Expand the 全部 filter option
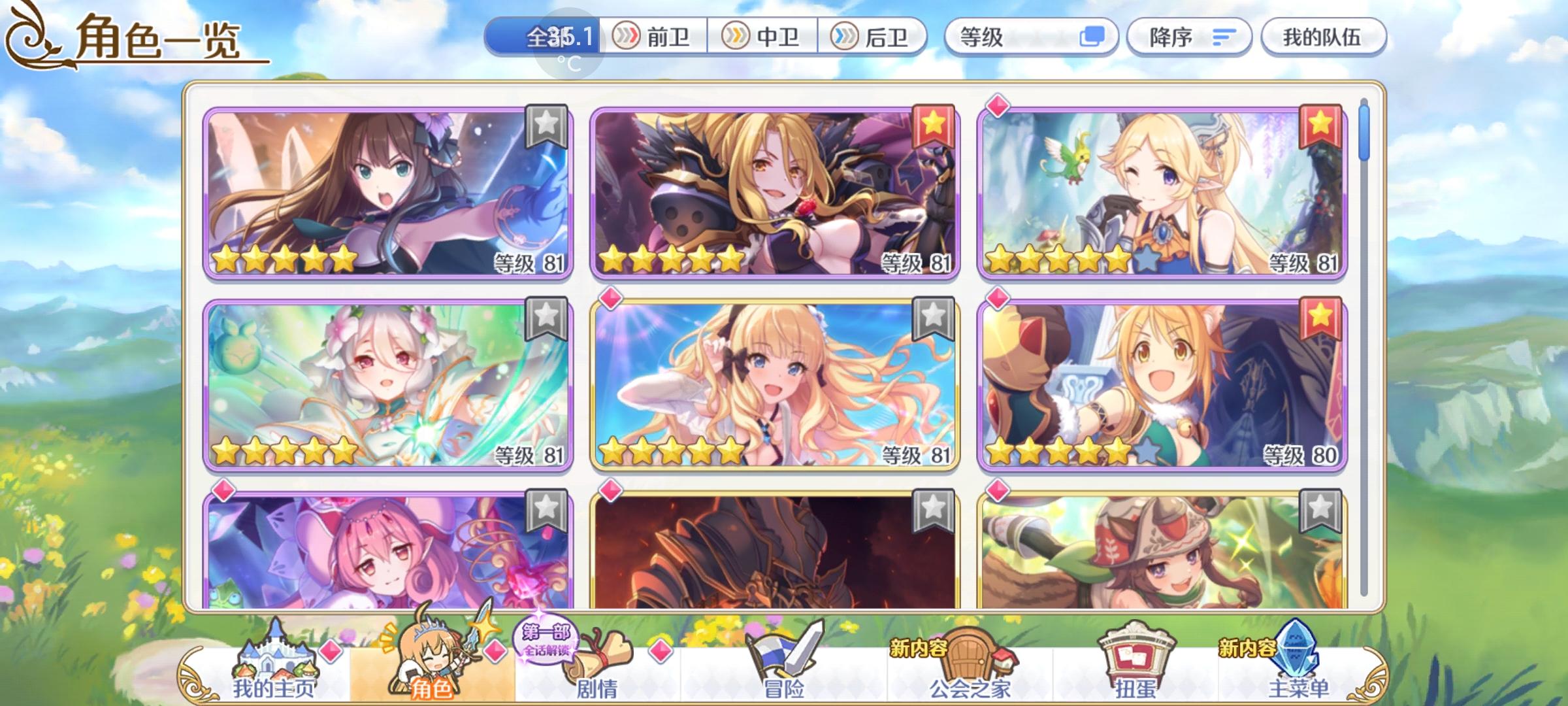Viewport: 1568px width, 706px height. [x=551, y=37]
